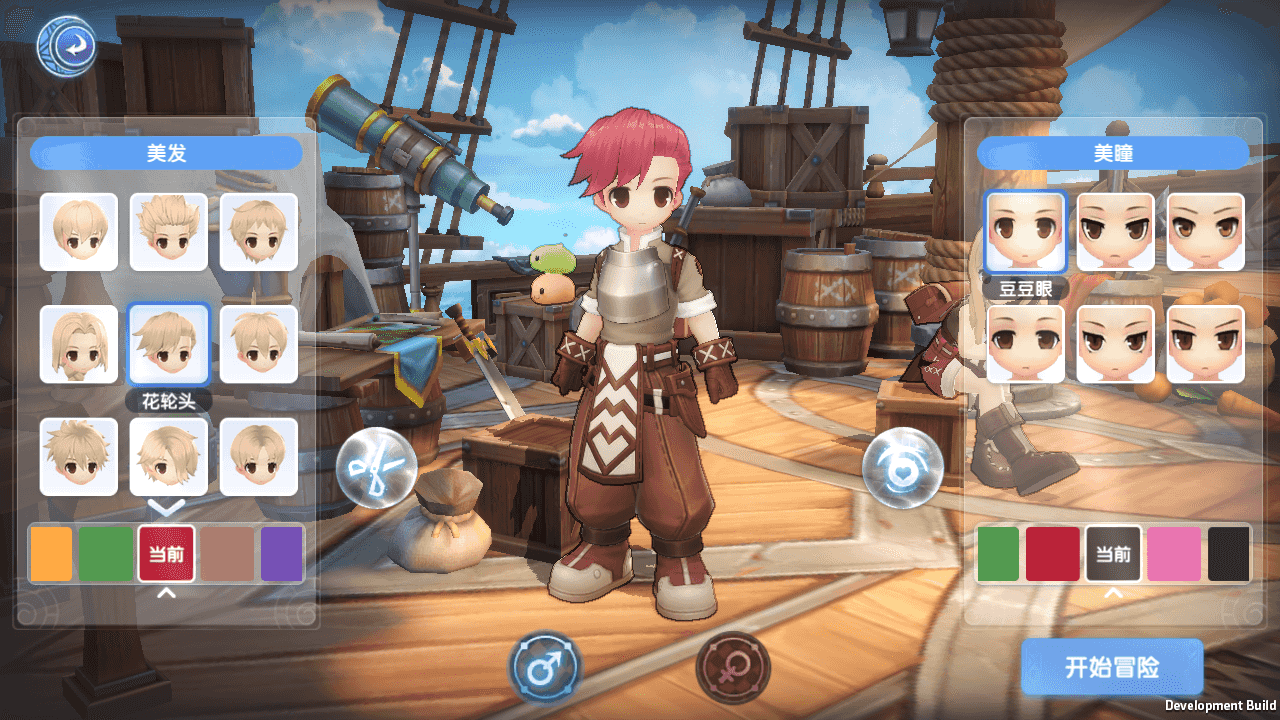Choose the green eye color swatch
Image resolution: width=1280 pixels, height=720 pixels.
pyautogui.click(x=998, y=554)
